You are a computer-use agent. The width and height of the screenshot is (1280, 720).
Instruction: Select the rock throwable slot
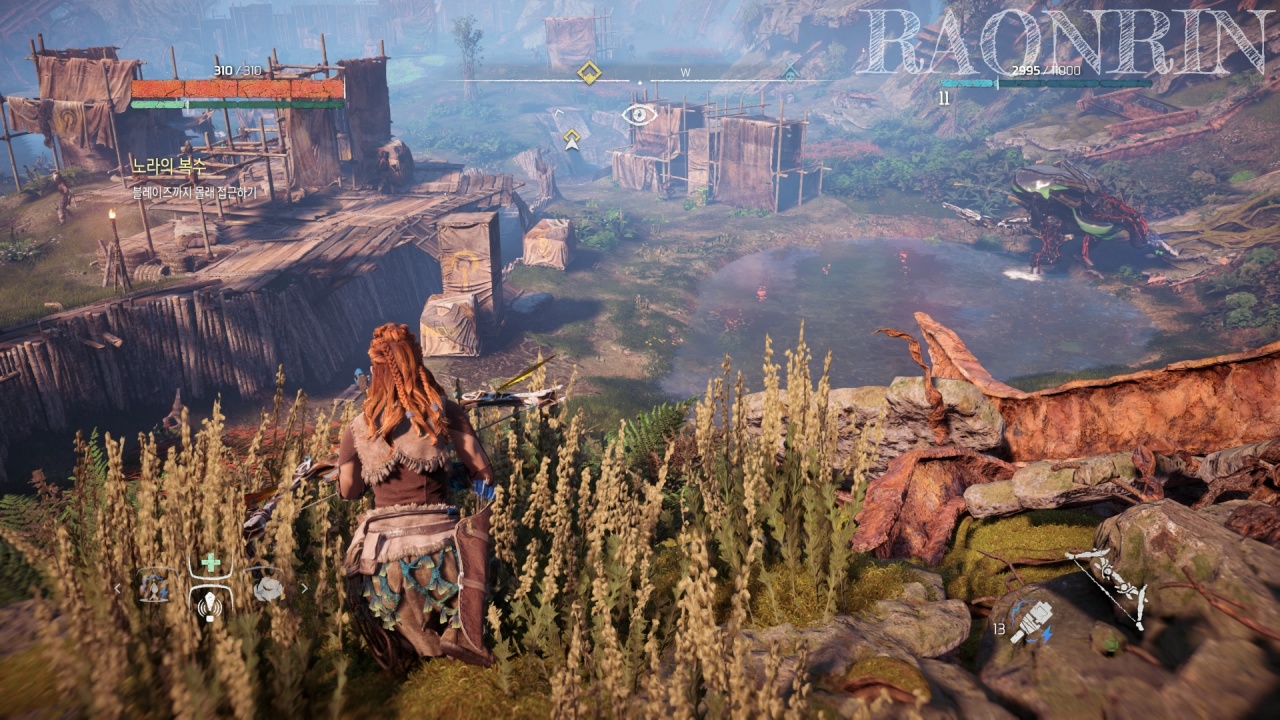pyautogui.click(x=267, y=588)
